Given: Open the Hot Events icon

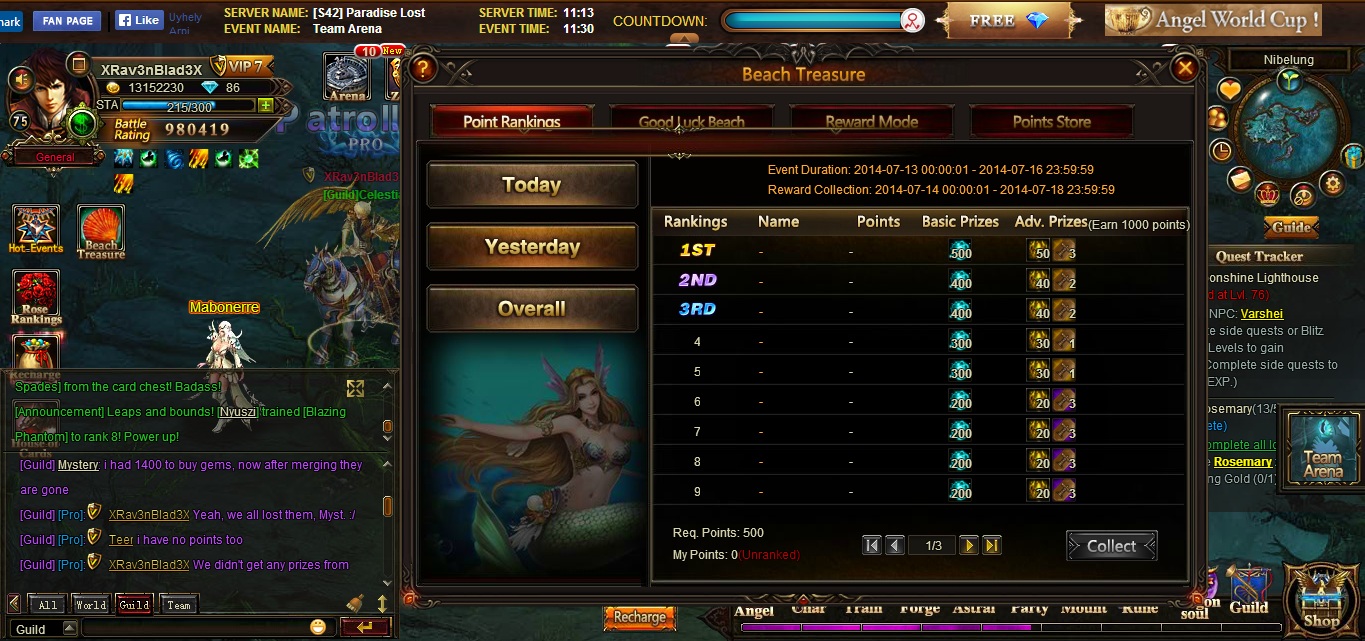Looking at the screenshot, I should [x=36, y=229].
